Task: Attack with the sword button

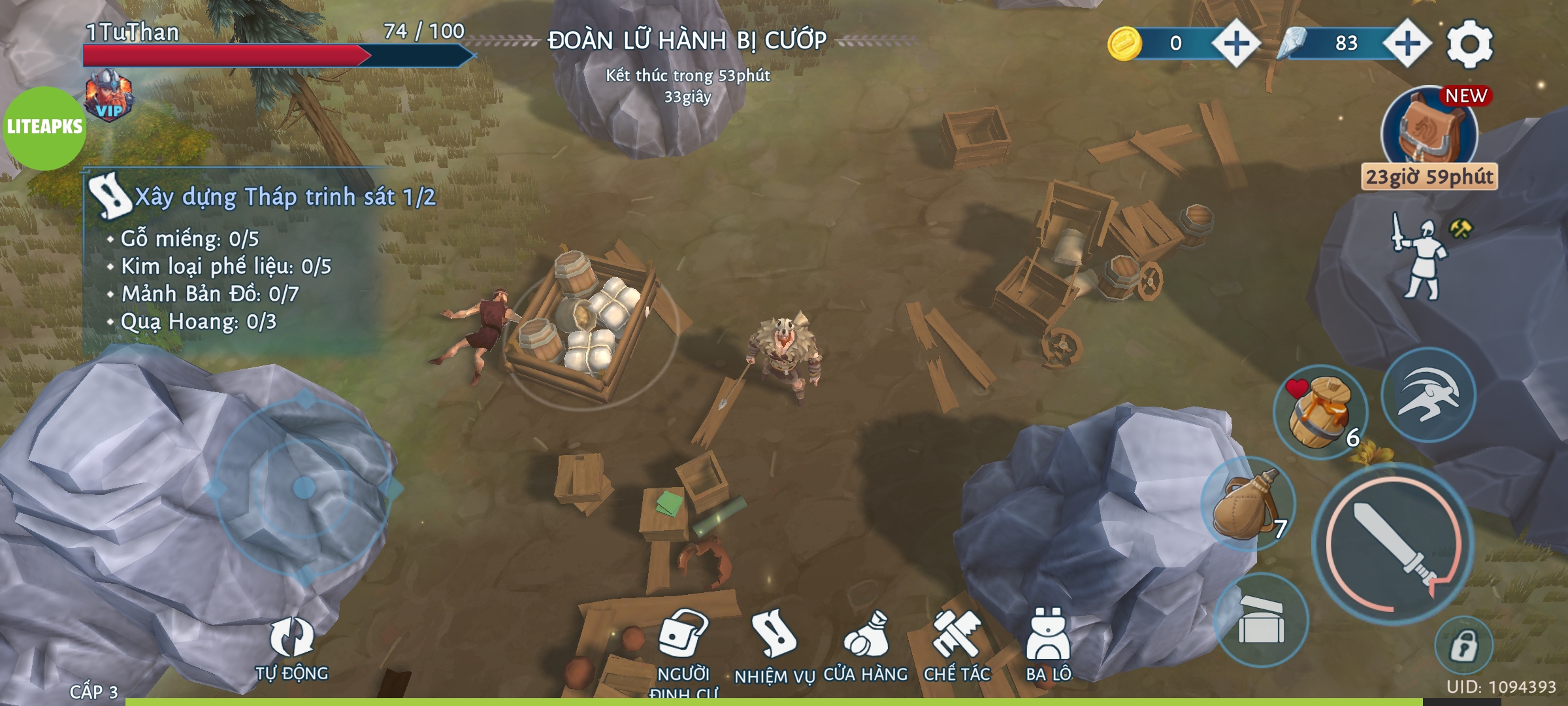Action: 1392,544
